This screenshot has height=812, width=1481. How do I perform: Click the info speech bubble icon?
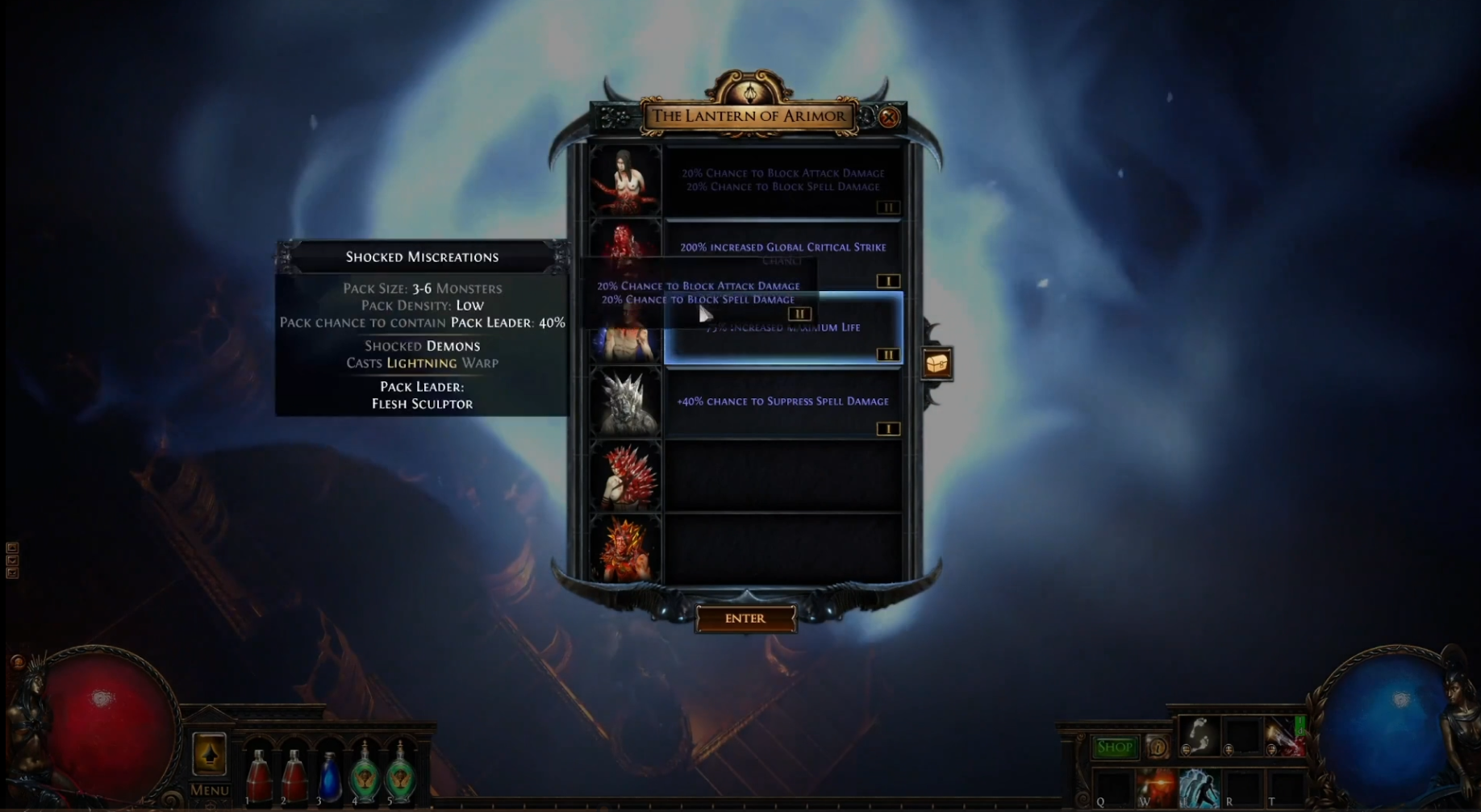pos(1158,747)
